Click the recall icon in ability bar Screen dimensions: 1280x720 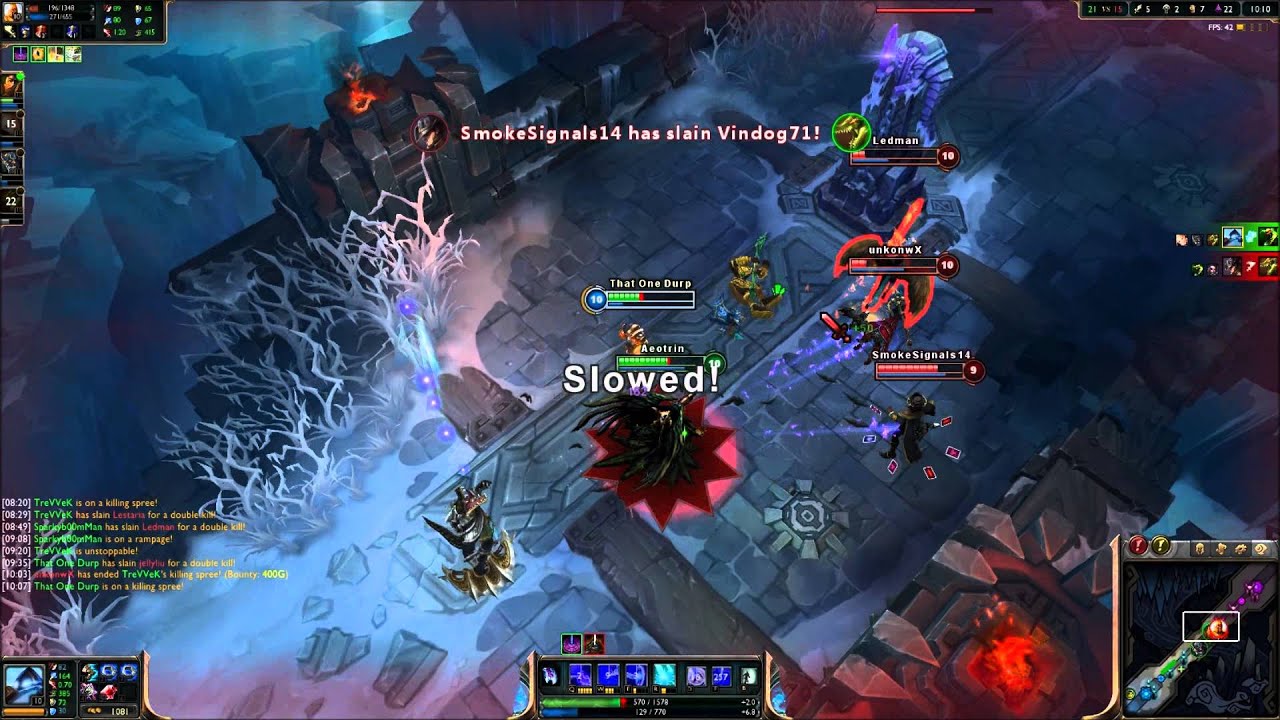coord(747,677)
